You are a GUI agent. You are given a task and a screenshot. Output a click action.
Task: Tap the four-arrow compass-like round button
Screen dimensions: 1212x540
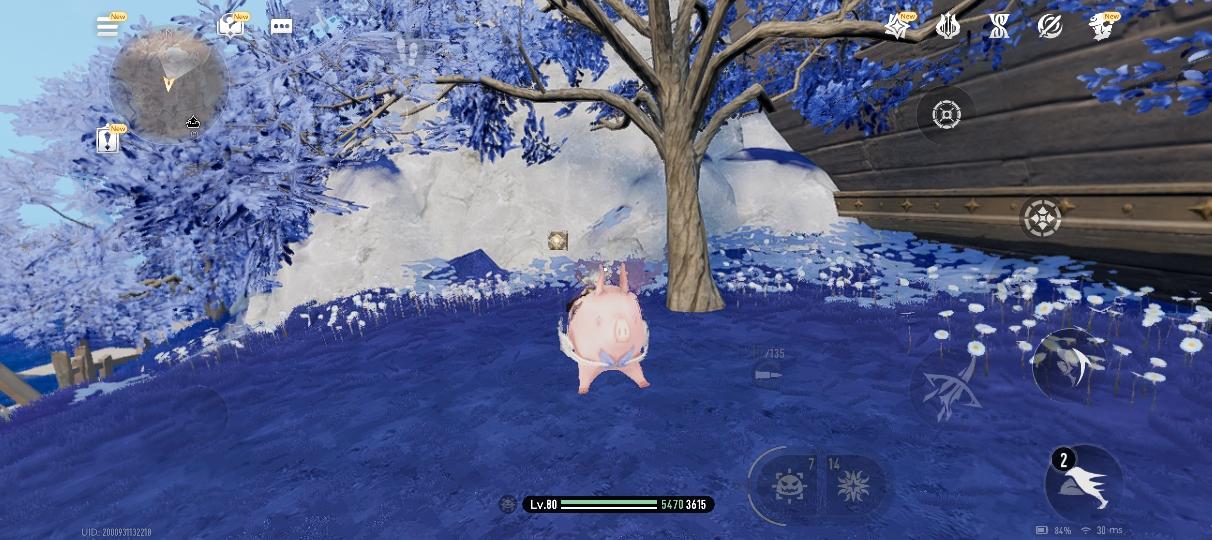coord(1041,217)
